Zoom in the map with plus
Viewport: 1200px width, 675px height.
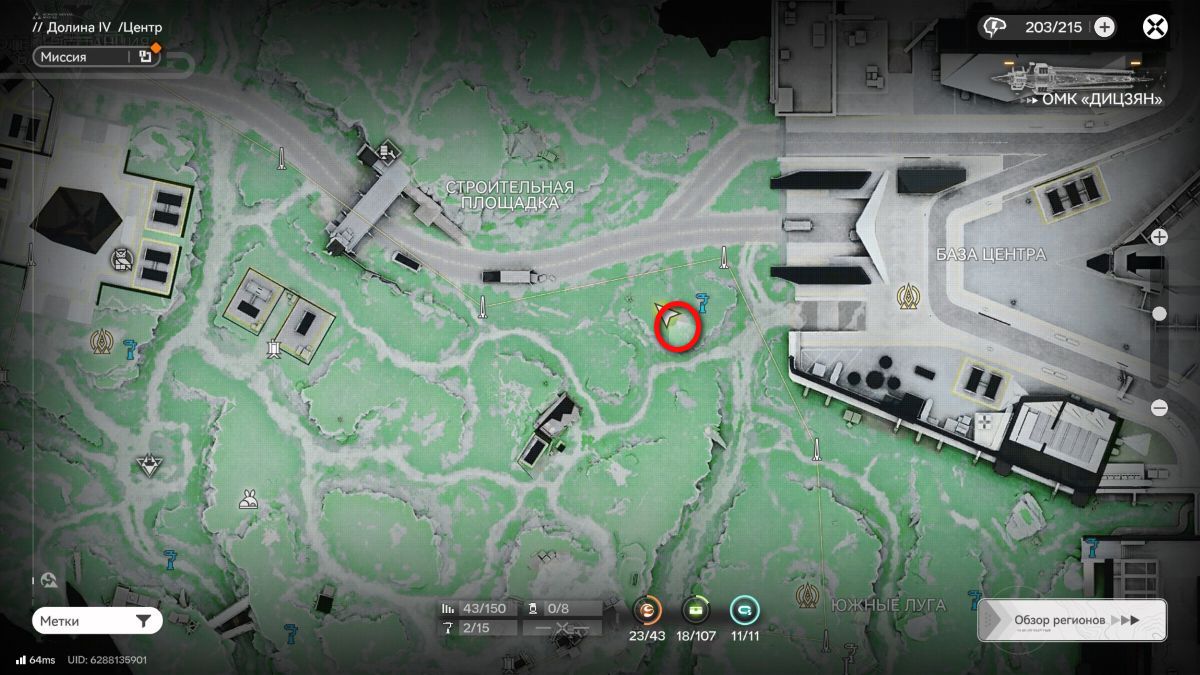1159,237
